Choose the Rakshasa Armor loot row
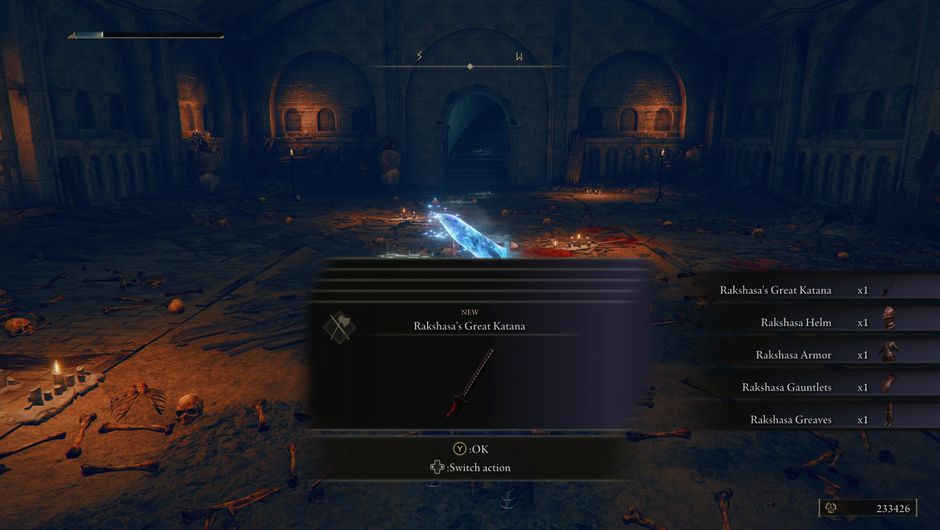This screenshot has height=530, width=940. tap(798, 355)
